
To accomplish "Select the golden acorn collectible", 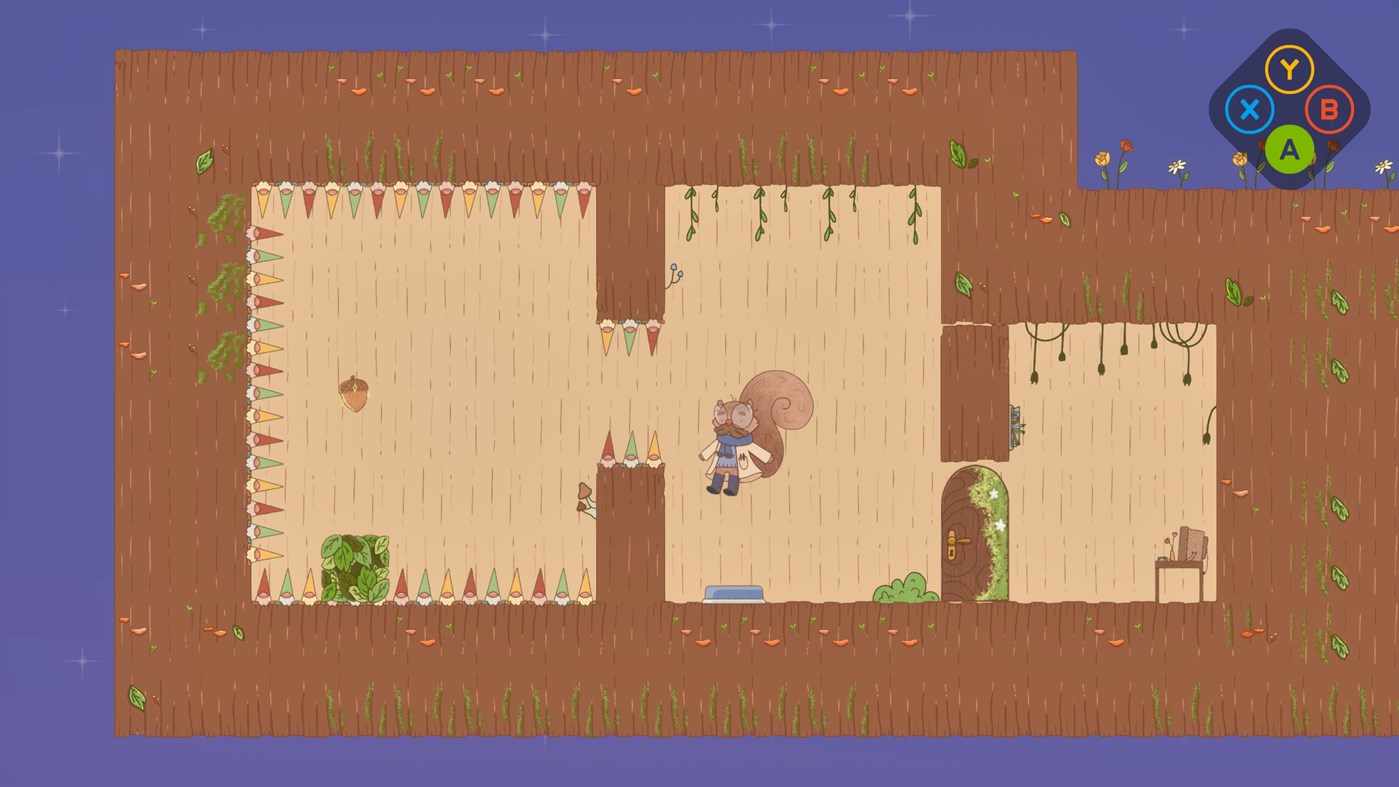I will 355,392.
